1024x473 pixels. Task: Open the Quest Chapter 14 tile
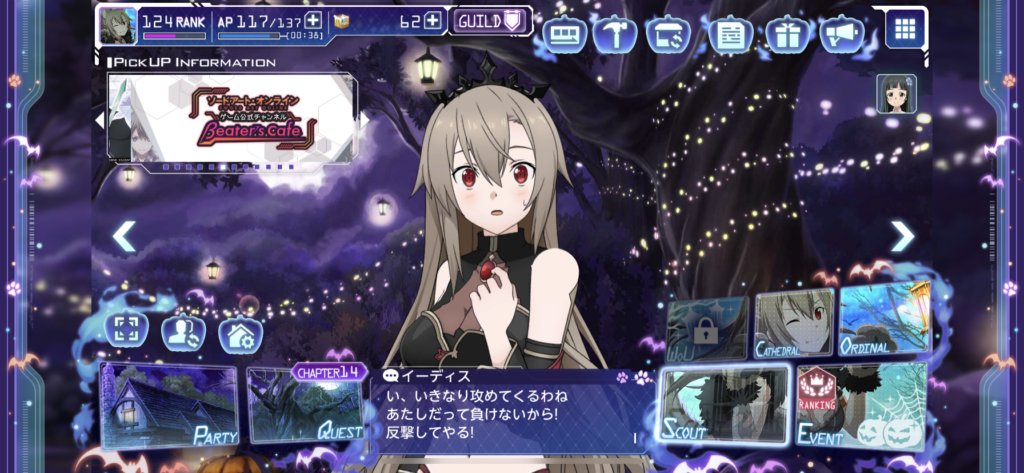coord(305,404)
